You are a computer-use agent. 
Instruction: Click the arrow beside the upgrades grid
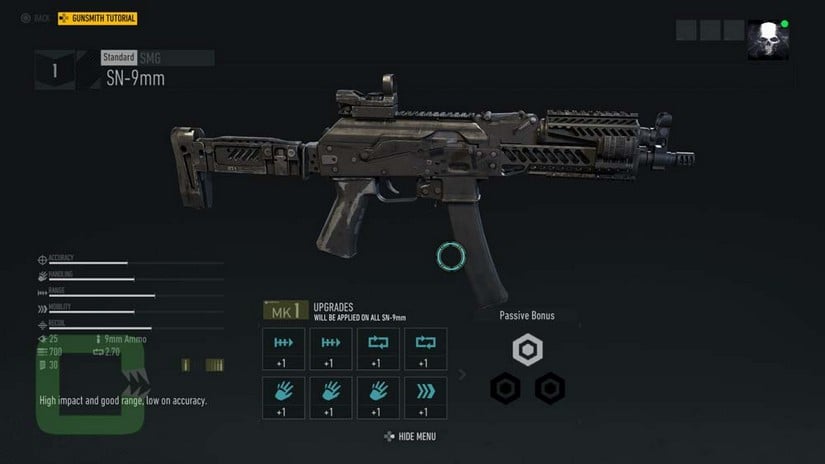(461, 375)
